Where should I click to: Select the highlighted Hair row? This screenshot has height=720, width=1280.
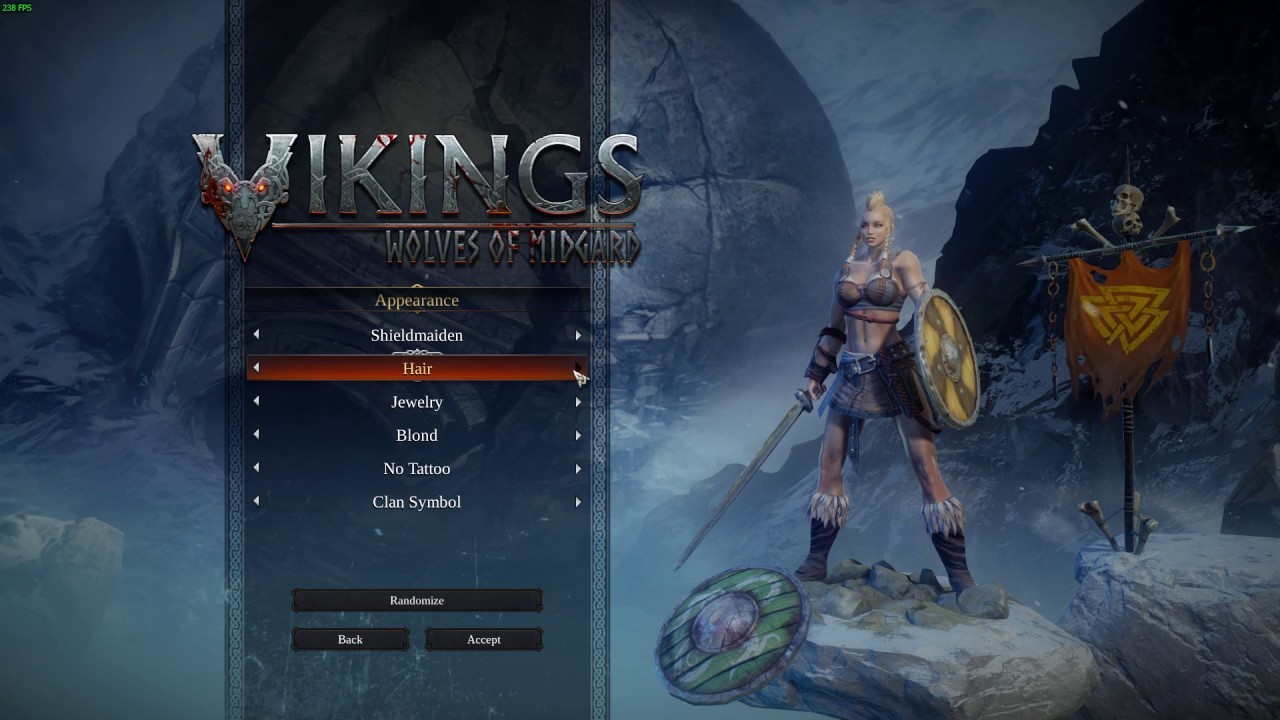coord(417,369)
